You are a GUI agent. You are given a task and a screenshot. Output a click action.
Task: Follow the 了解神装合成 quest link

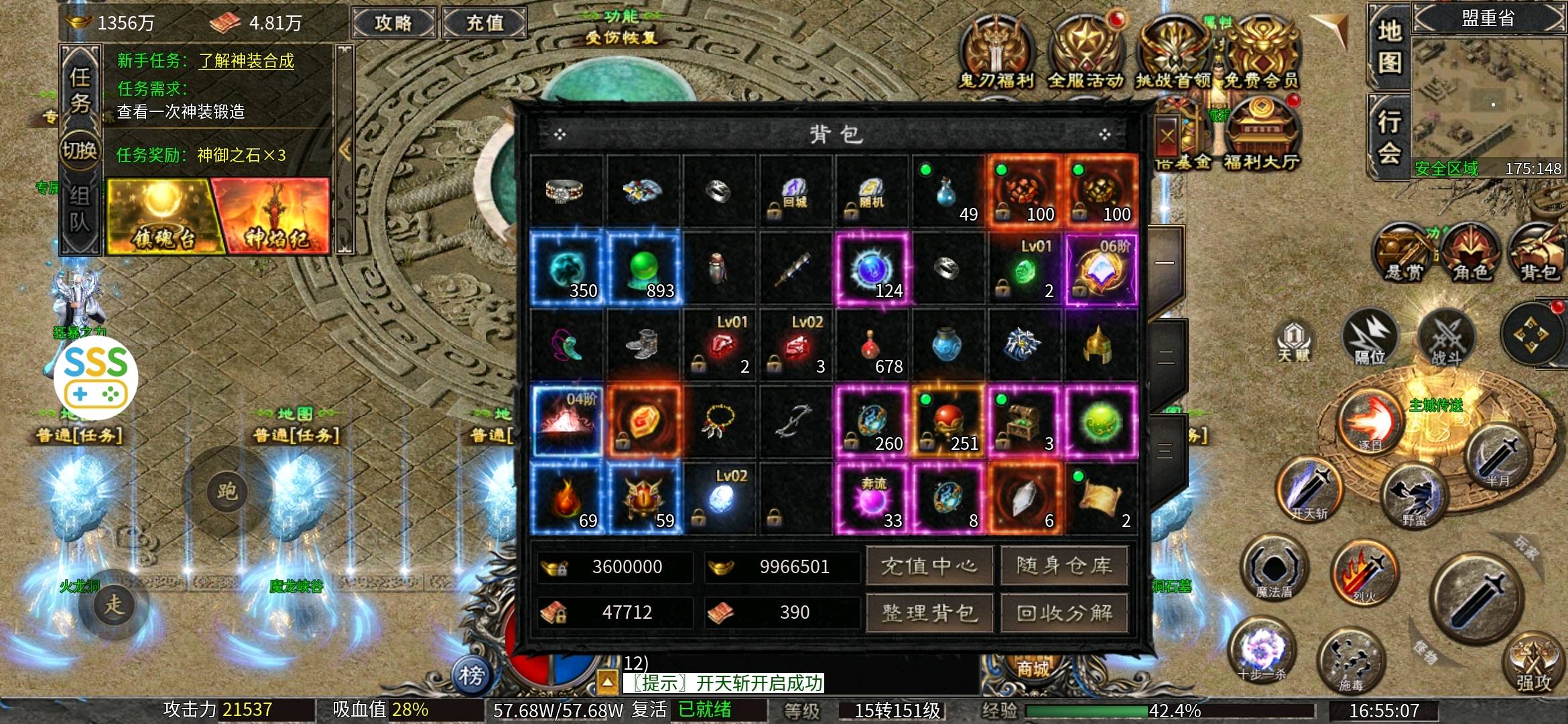[246, 61]
